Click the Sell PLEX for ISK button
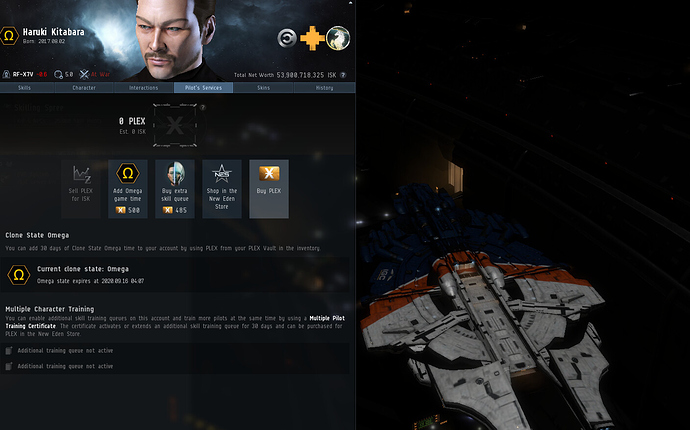 tap(81, 188)
